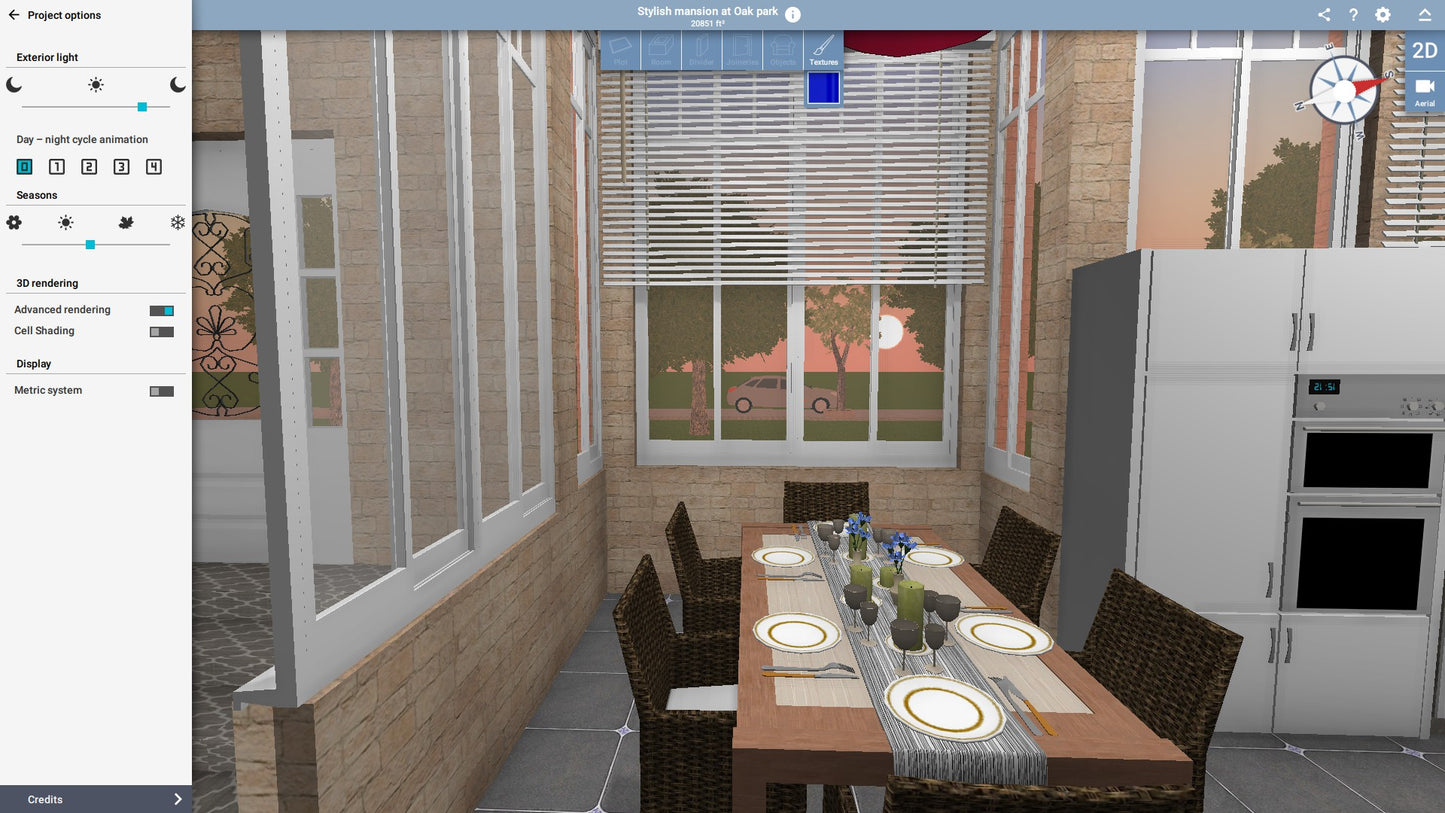Viewport: 1445px width, 813px height.
Task: Disable Advanced rendering
Action: [161, 310]
